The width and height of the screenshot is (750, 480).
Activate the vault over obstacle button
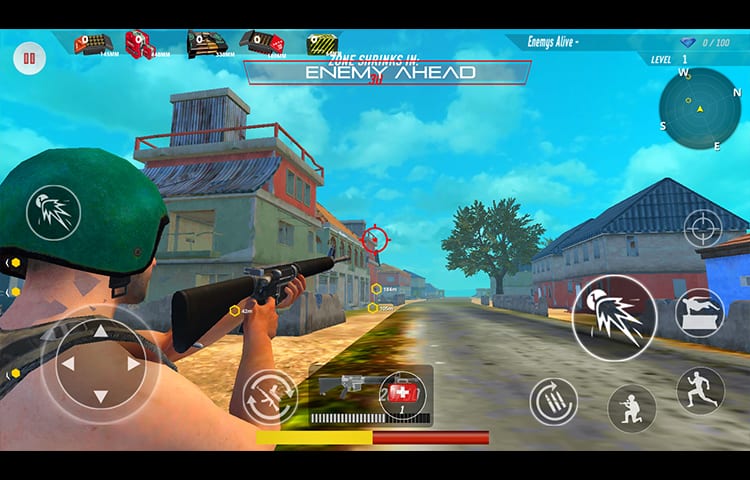point(700,312)
